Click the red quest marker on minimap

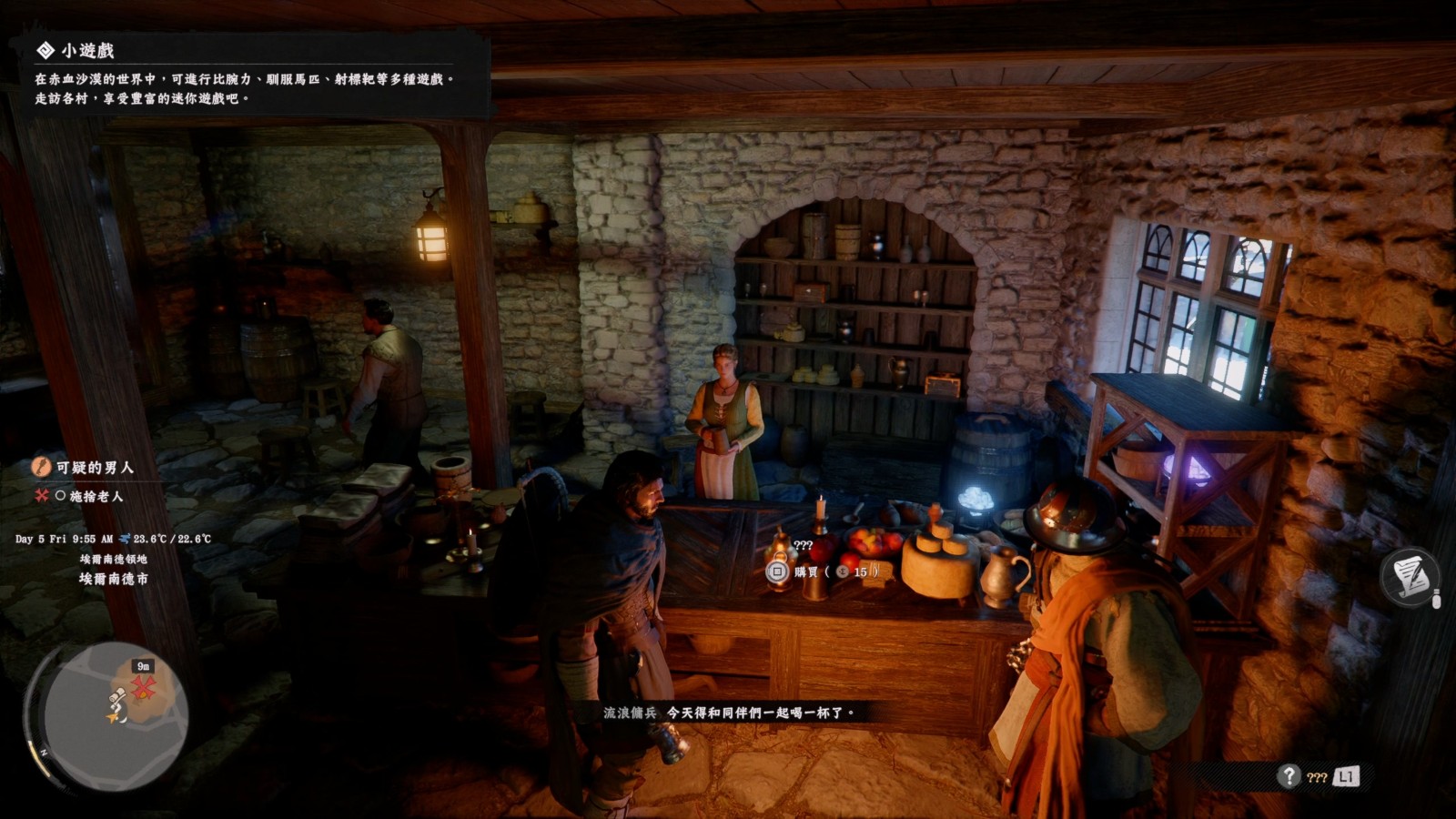143,690
